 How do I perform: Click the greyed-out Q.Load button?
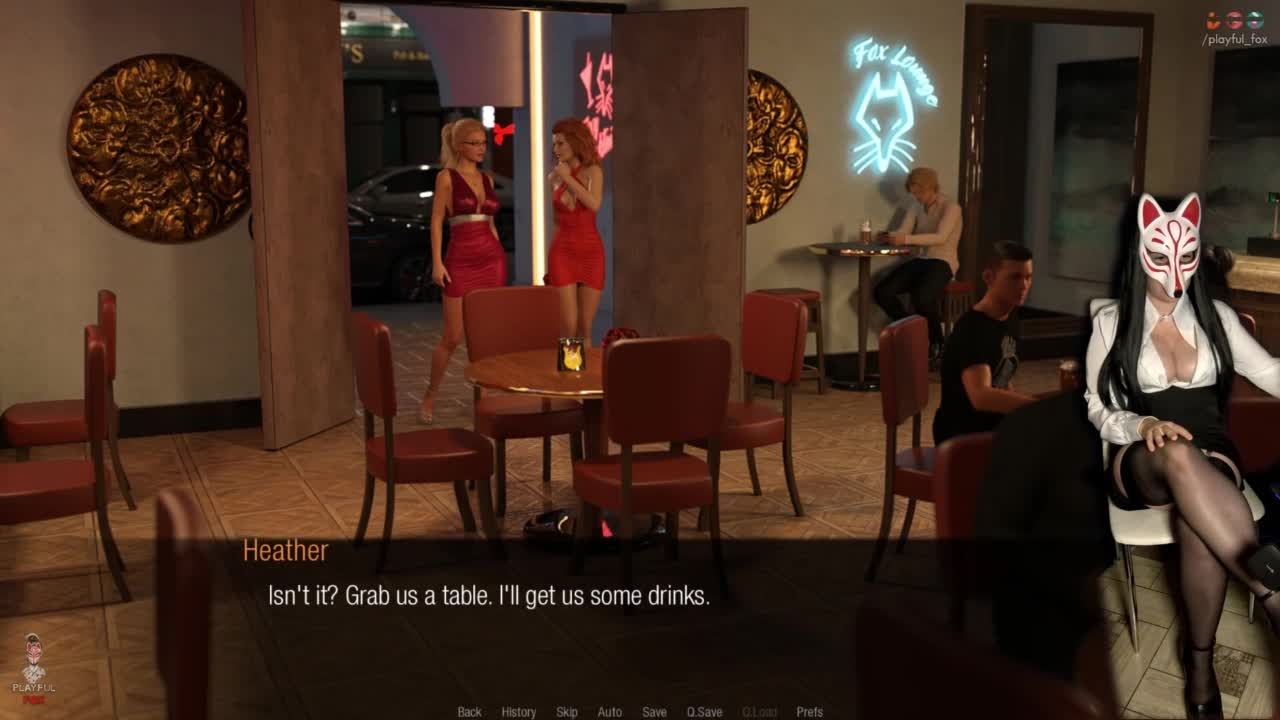tap(759, 712)
